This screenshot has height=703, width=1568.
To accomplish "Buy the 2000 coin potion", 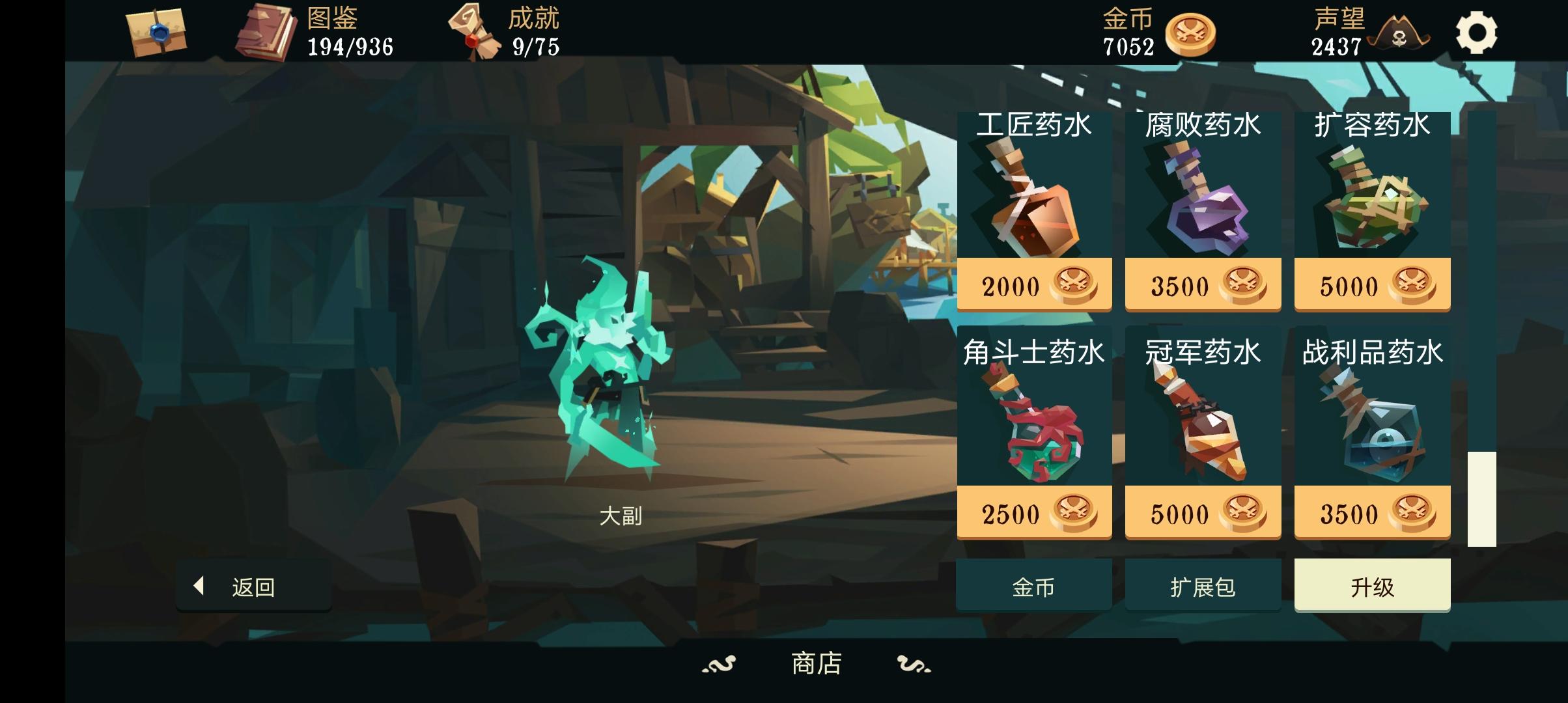I will [x=1034, y=284].
